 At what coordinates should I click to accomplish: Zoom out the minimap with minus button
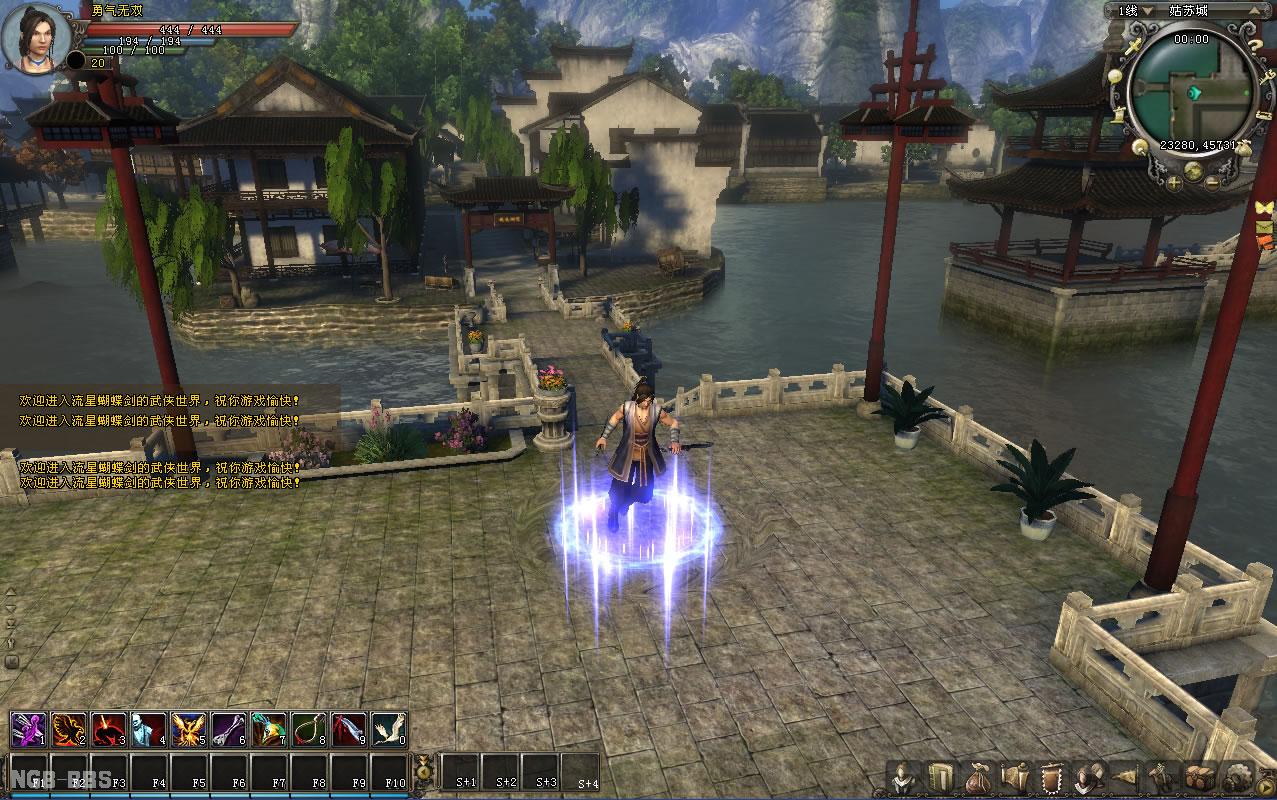(x=1212, y=182)
